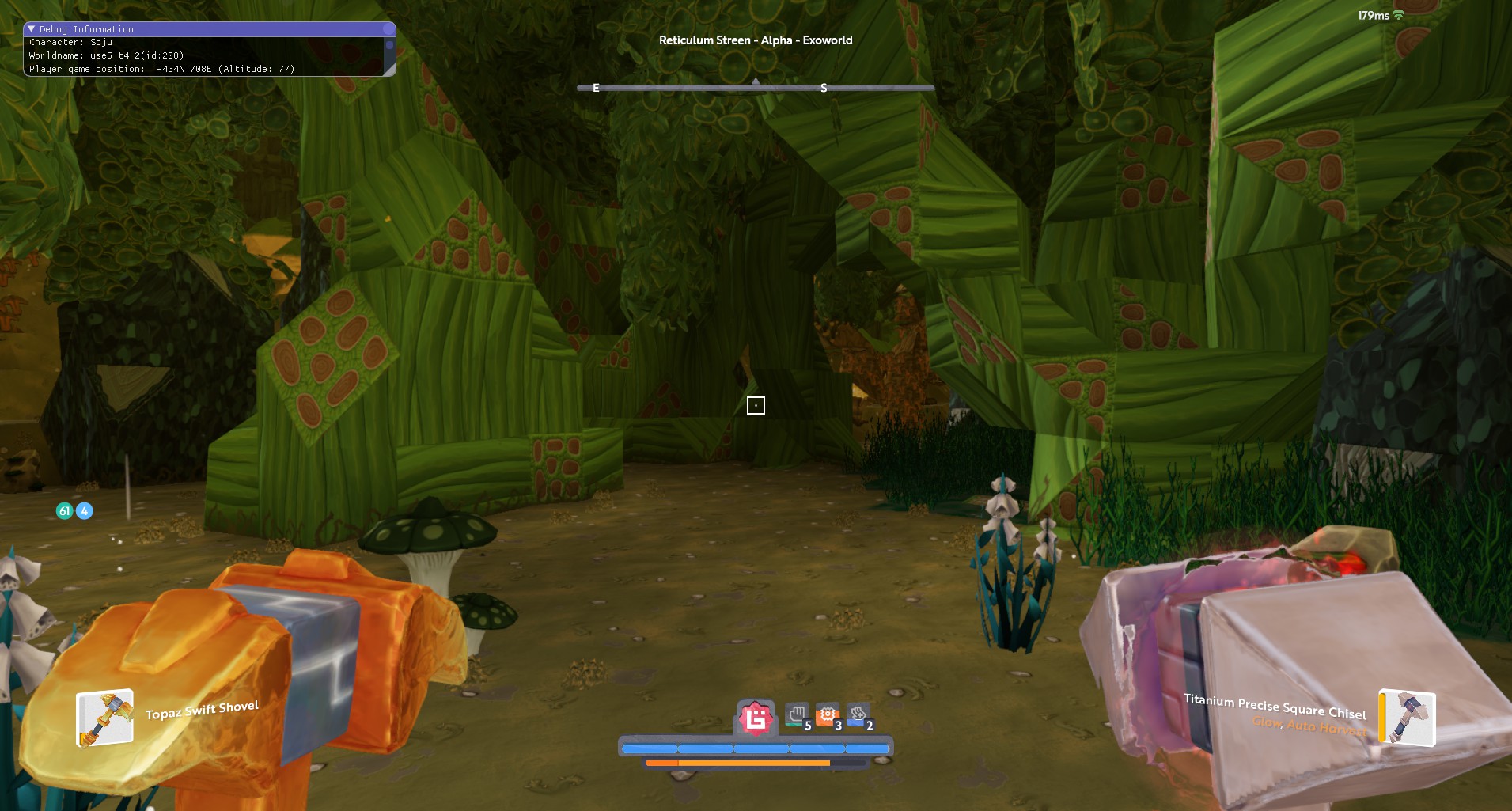Click the compass direction bar
Viewport: 1512px width, 811px height.
pyautogui.click(x=756, y=88)
